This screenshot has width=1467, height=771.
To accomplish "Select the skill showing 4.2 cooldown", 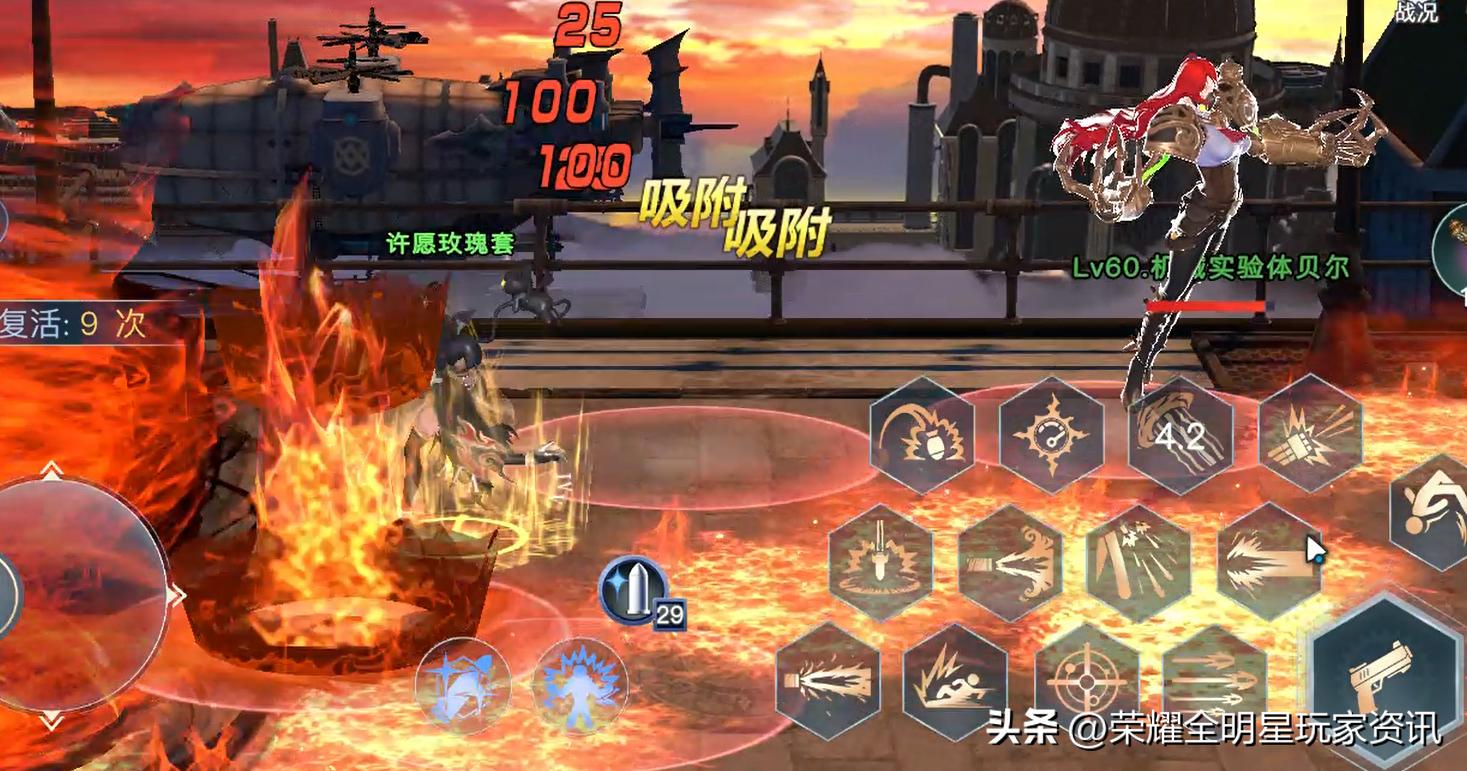I will click(1180, 435).
